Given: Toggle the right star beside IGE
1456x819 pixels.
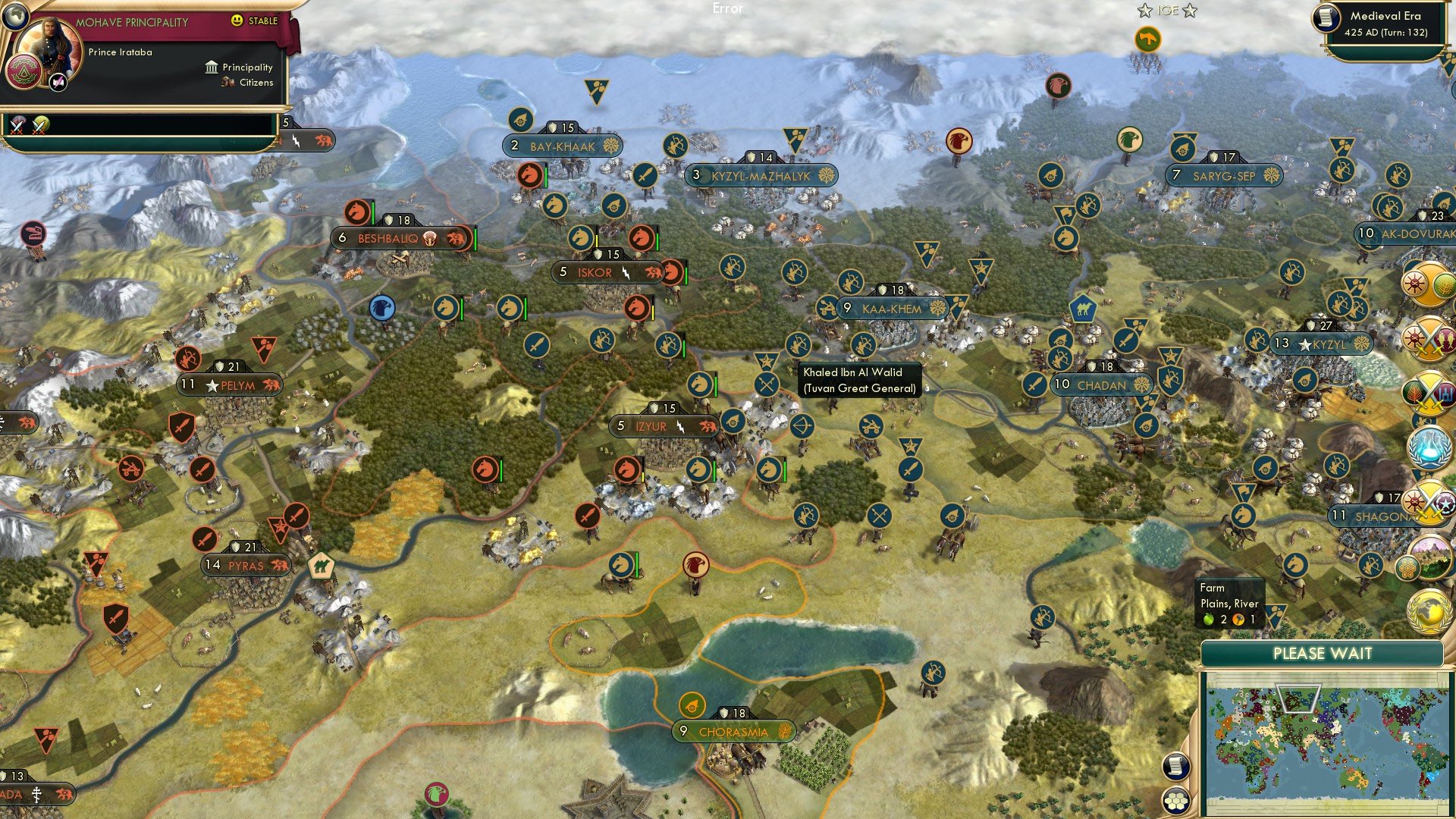Looking at the screenshot, I should (1191, 11).
